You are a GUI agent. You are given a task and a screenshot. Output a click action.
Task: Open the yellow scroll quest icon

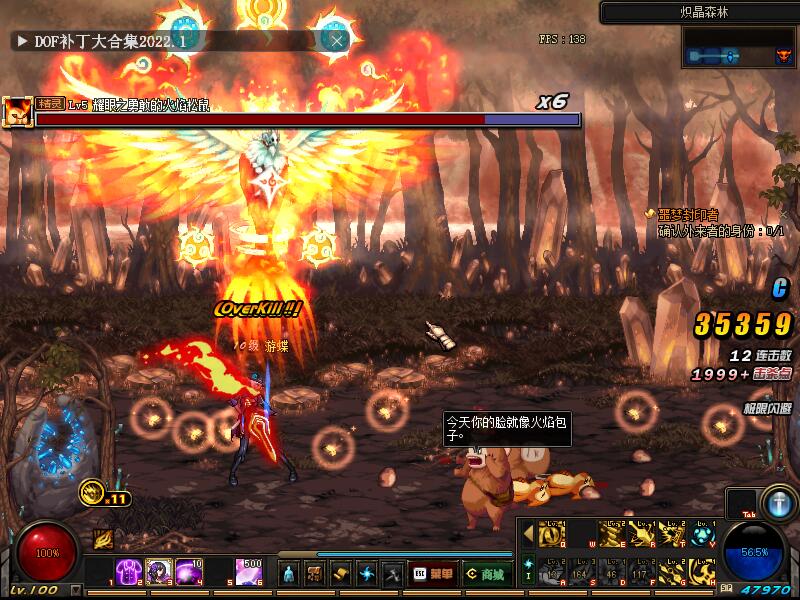pyautogui.click(x=341, y=574)
